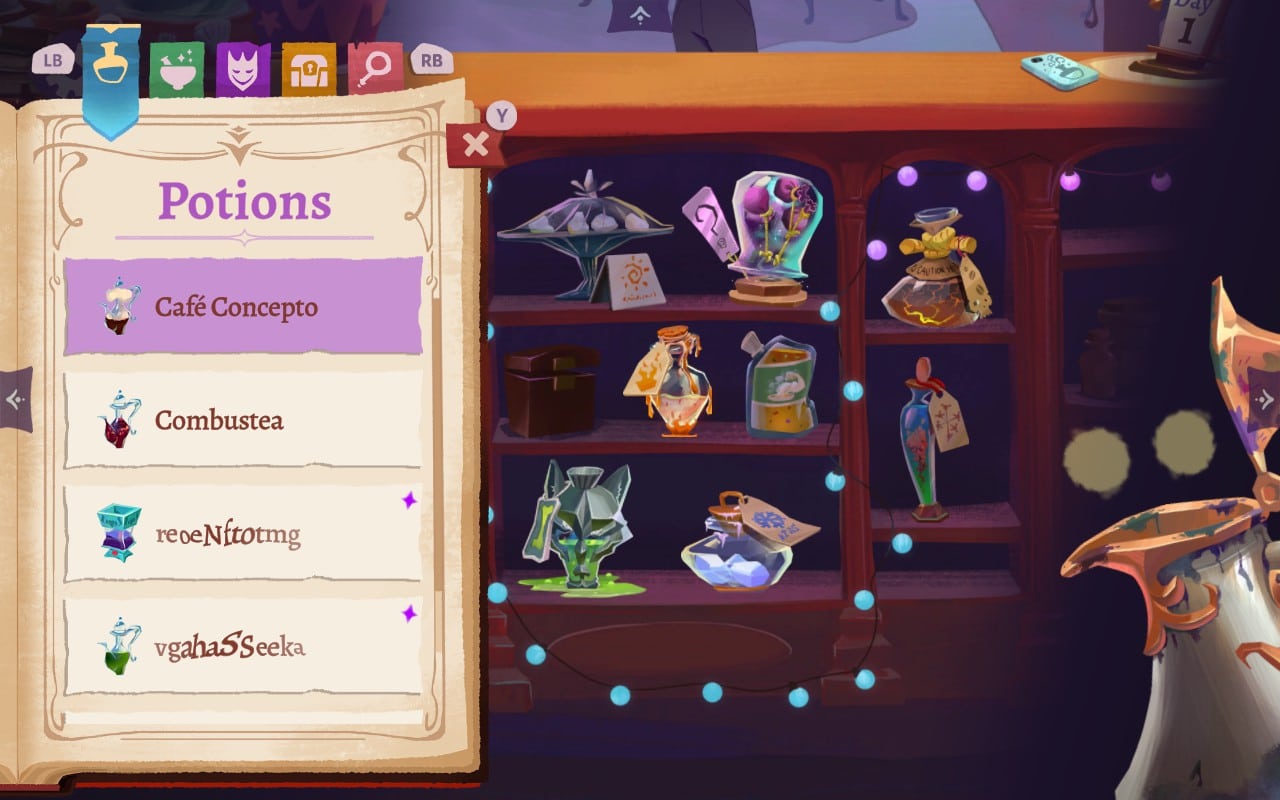This screenshot has width=1280, height=800.
Task: Go to the next page with the right arrow
Action: point(1267,398)
